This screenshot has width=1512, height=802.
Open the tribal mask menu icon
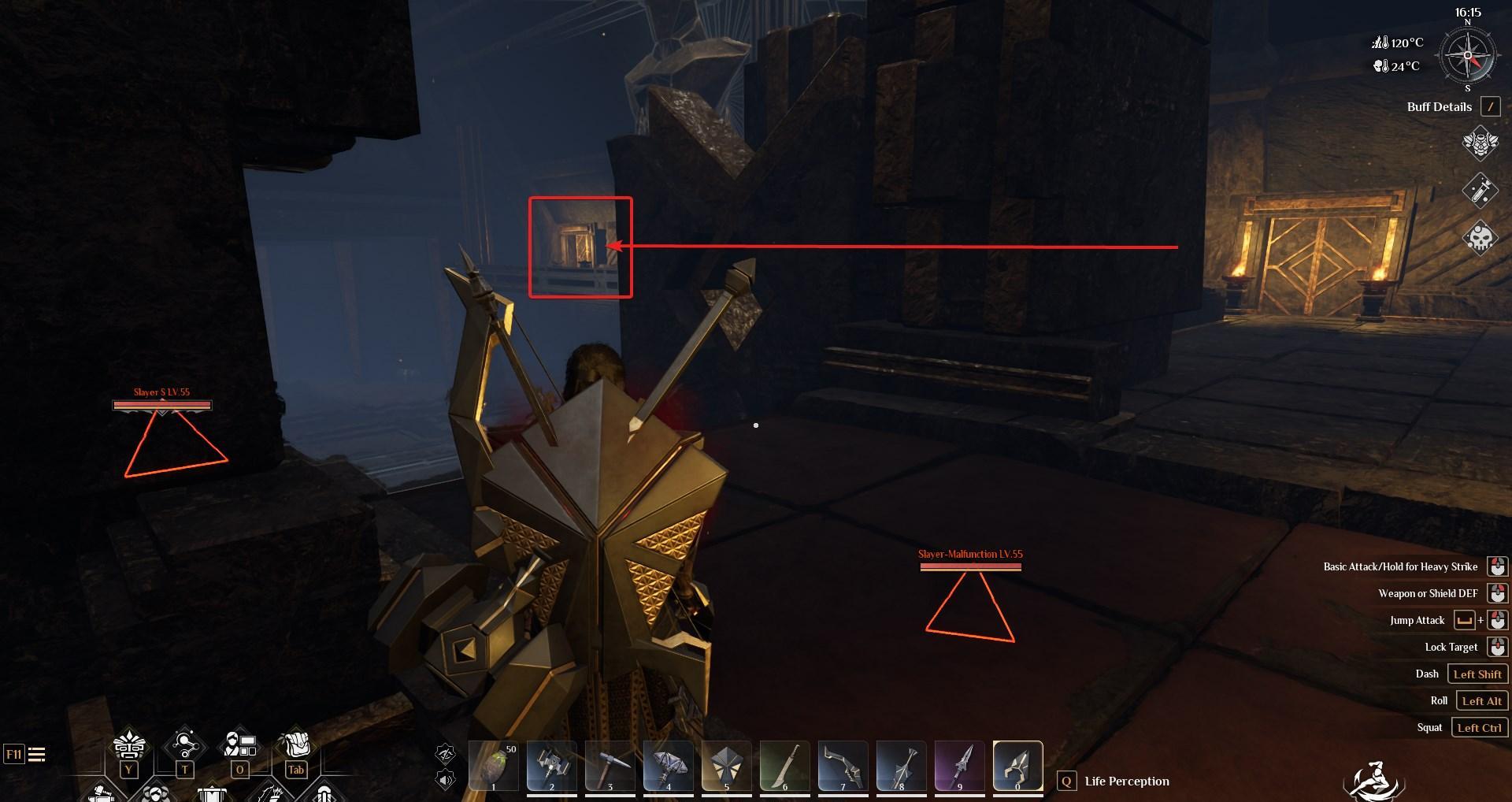tap(129, 746)
